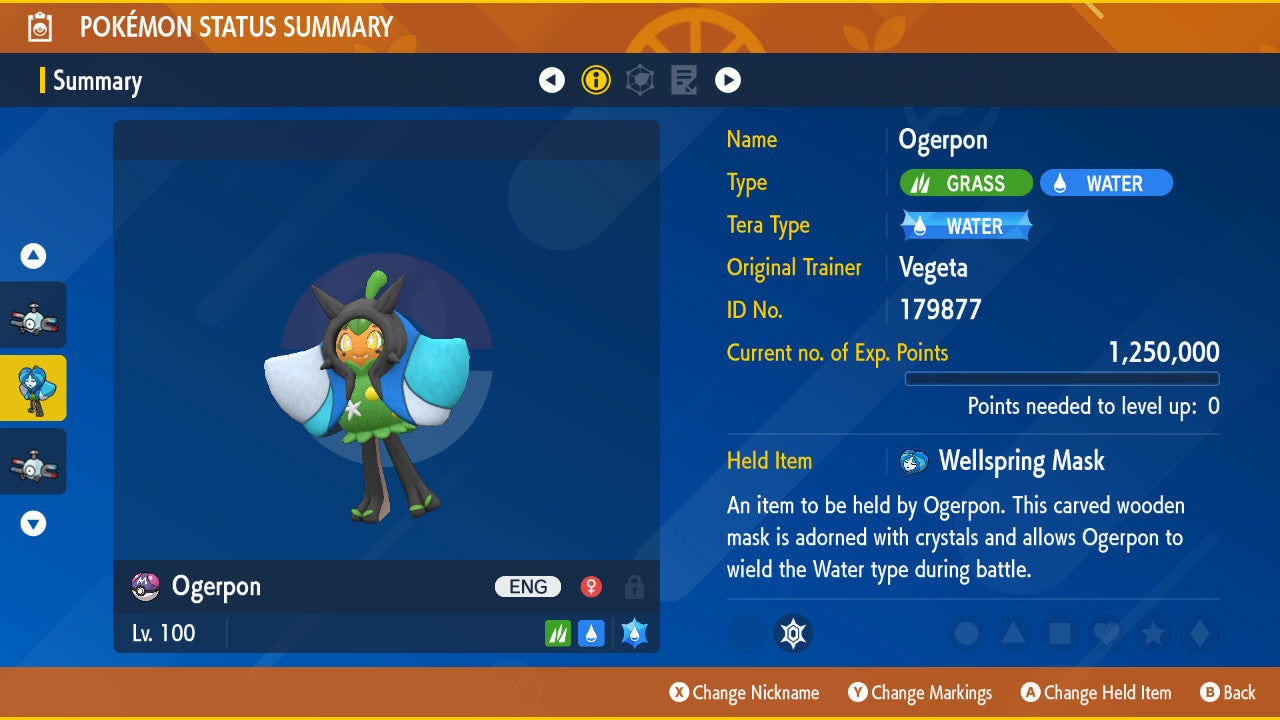Open the moves and memo notepad tab
Image resolution: width=1280 pixels, height=720 pixels.
[x=684, y=80]
